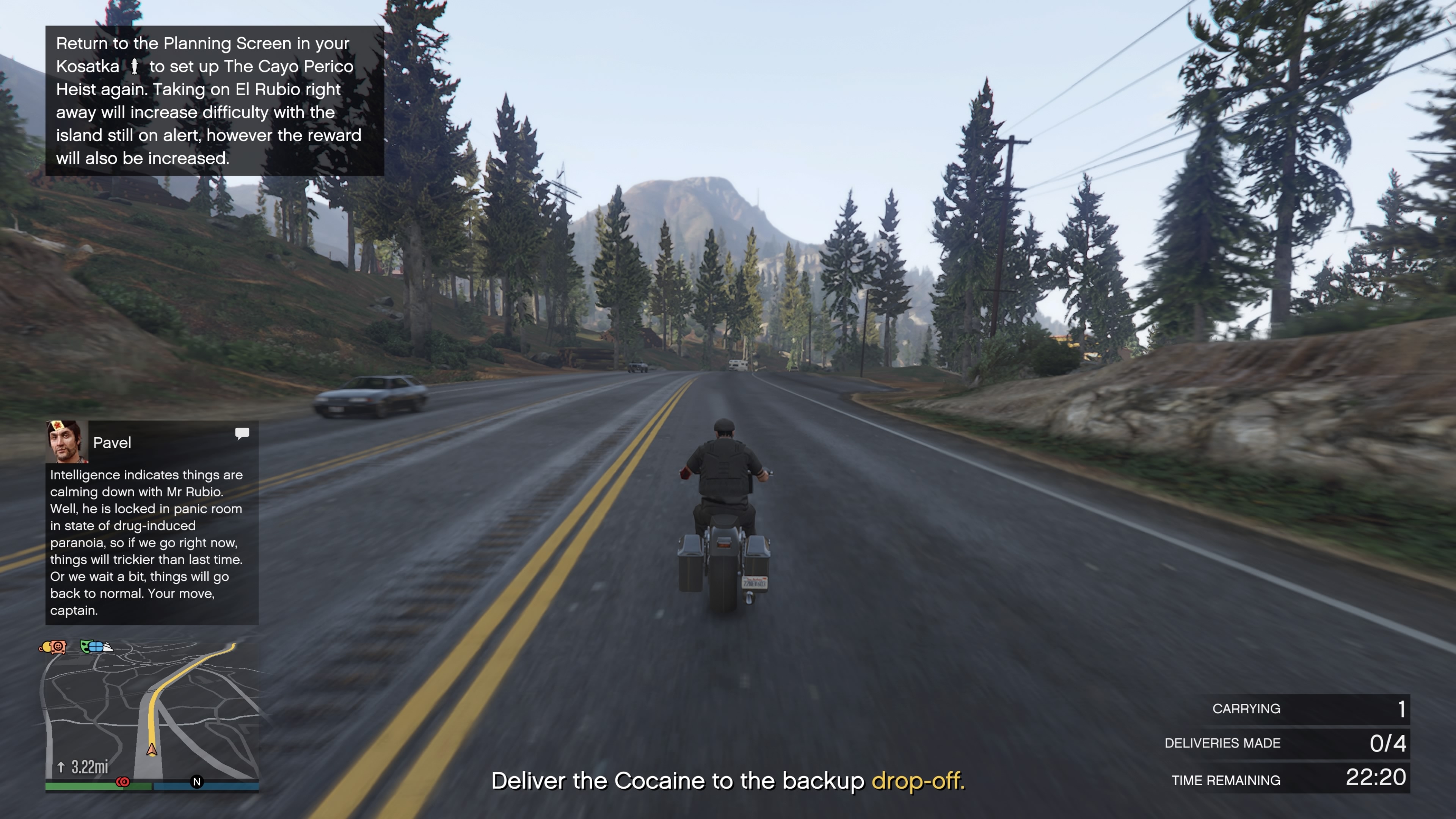Select the player arrow on the minimap
The width and height of the screenshot is (1456, 819).
coord(152,750)
